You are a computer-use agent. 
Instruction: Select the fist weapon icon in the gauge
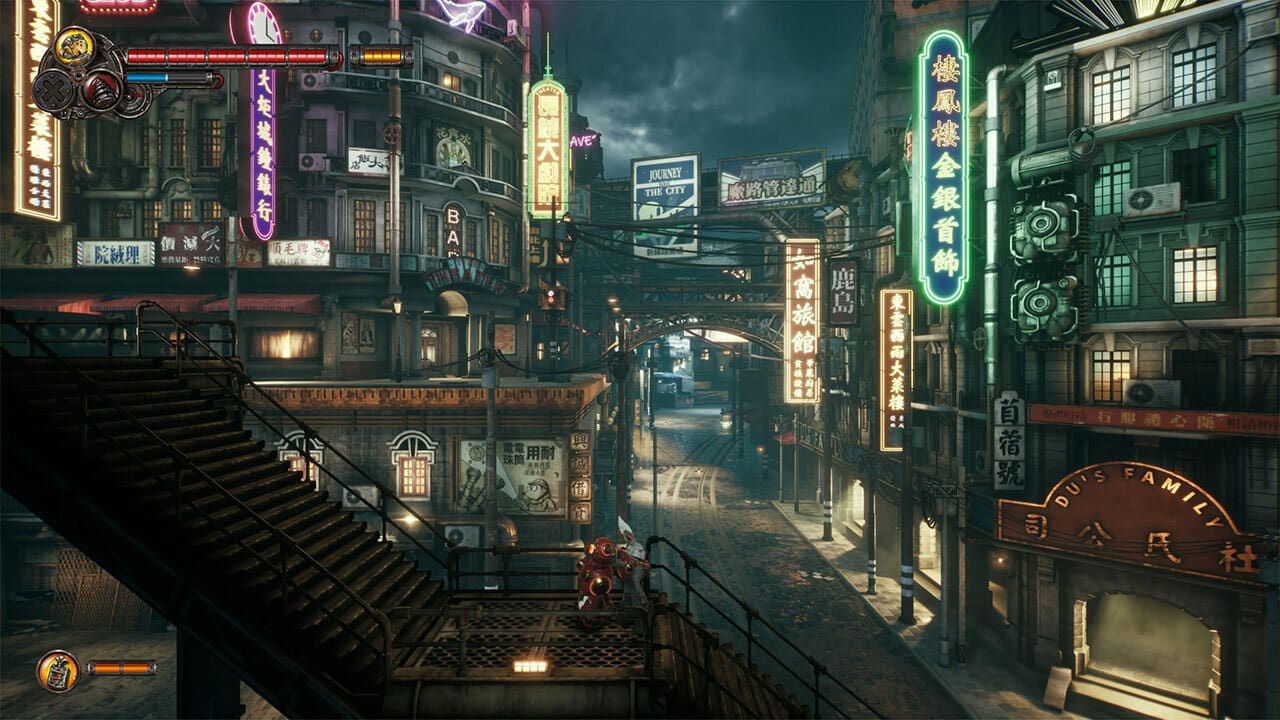[x=74, y=45]
